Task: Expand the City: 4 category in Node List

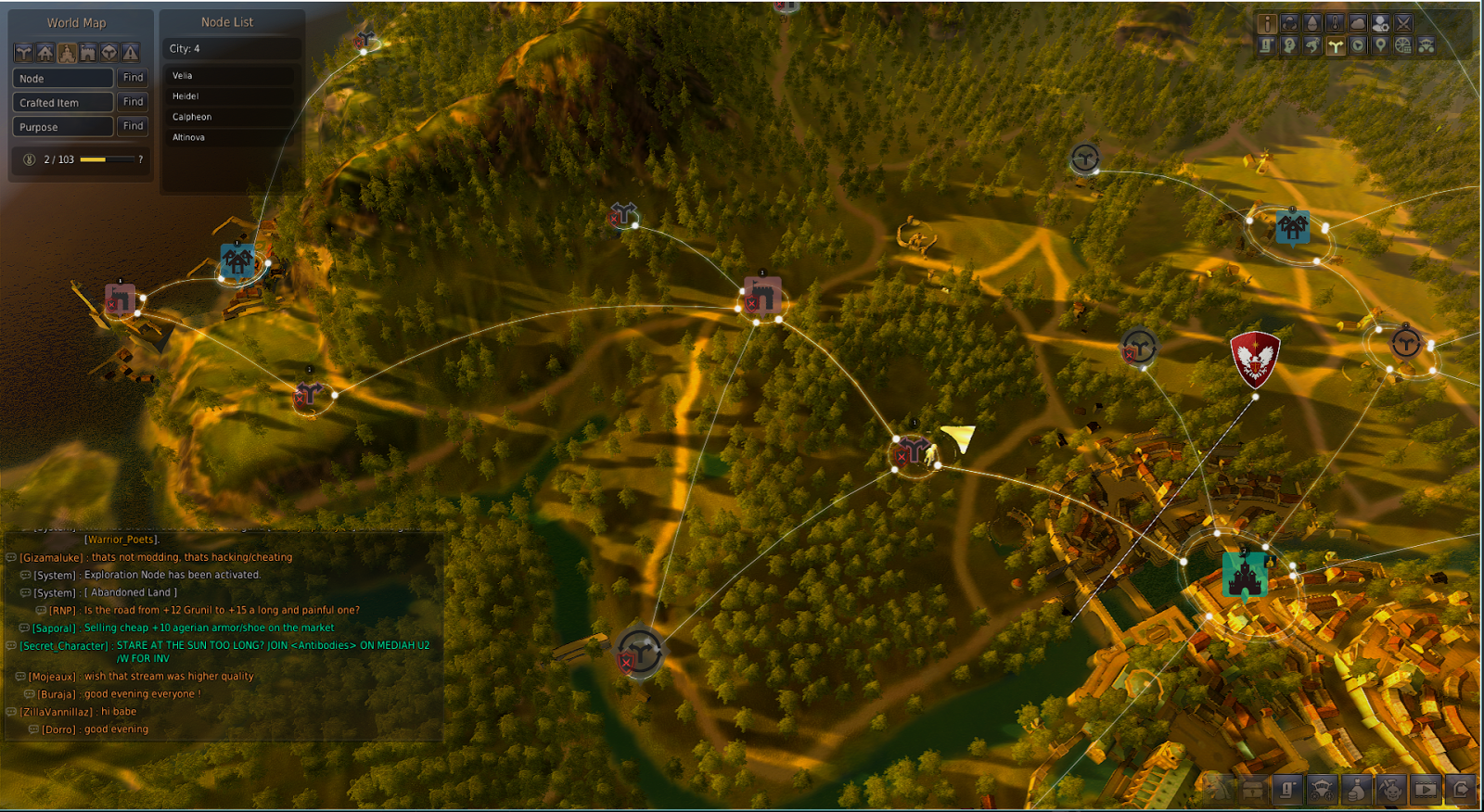Action: coord(231,47)
